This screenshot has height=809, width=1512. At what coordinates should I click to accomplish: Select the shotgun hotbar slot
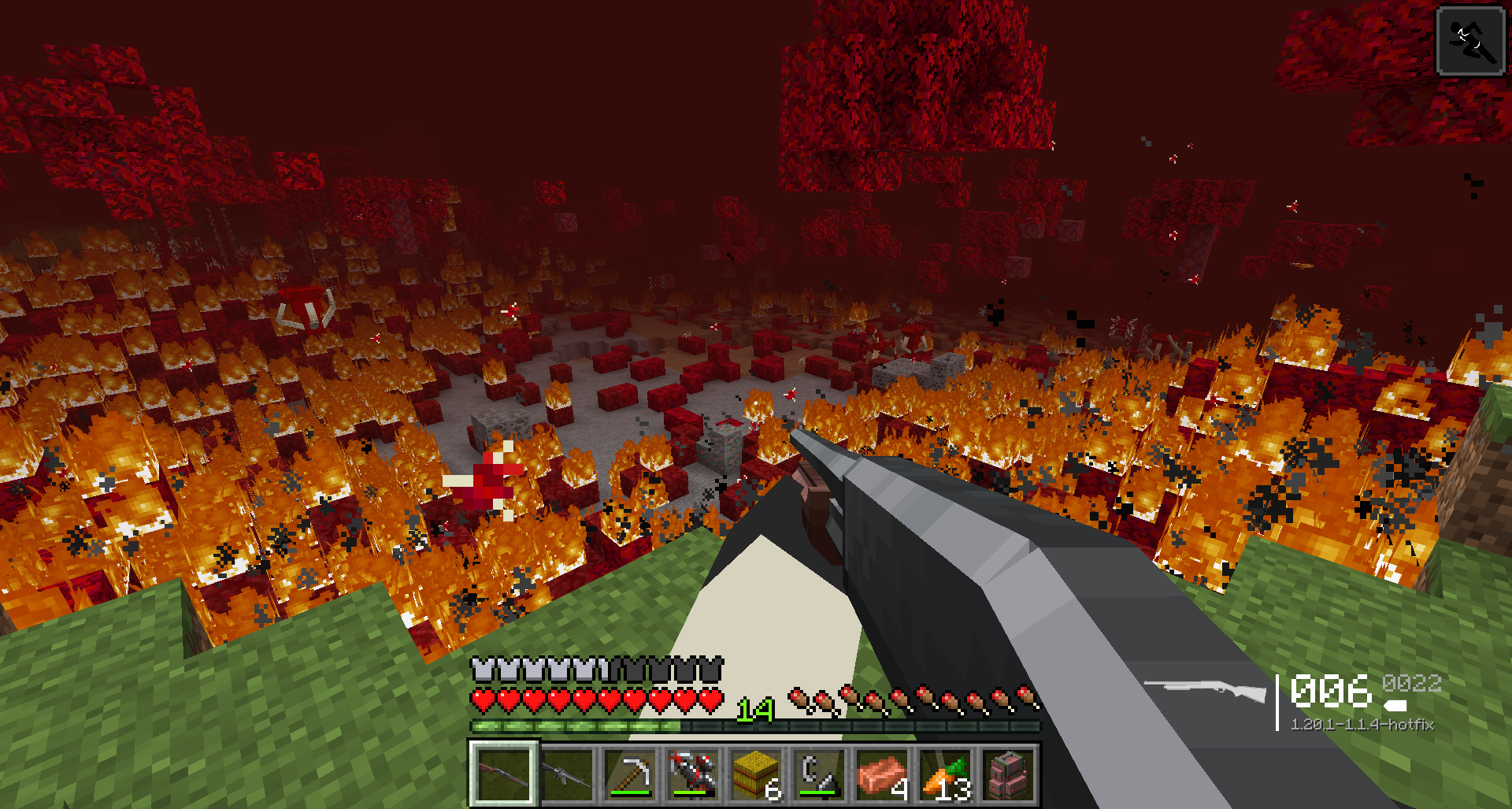504,774
